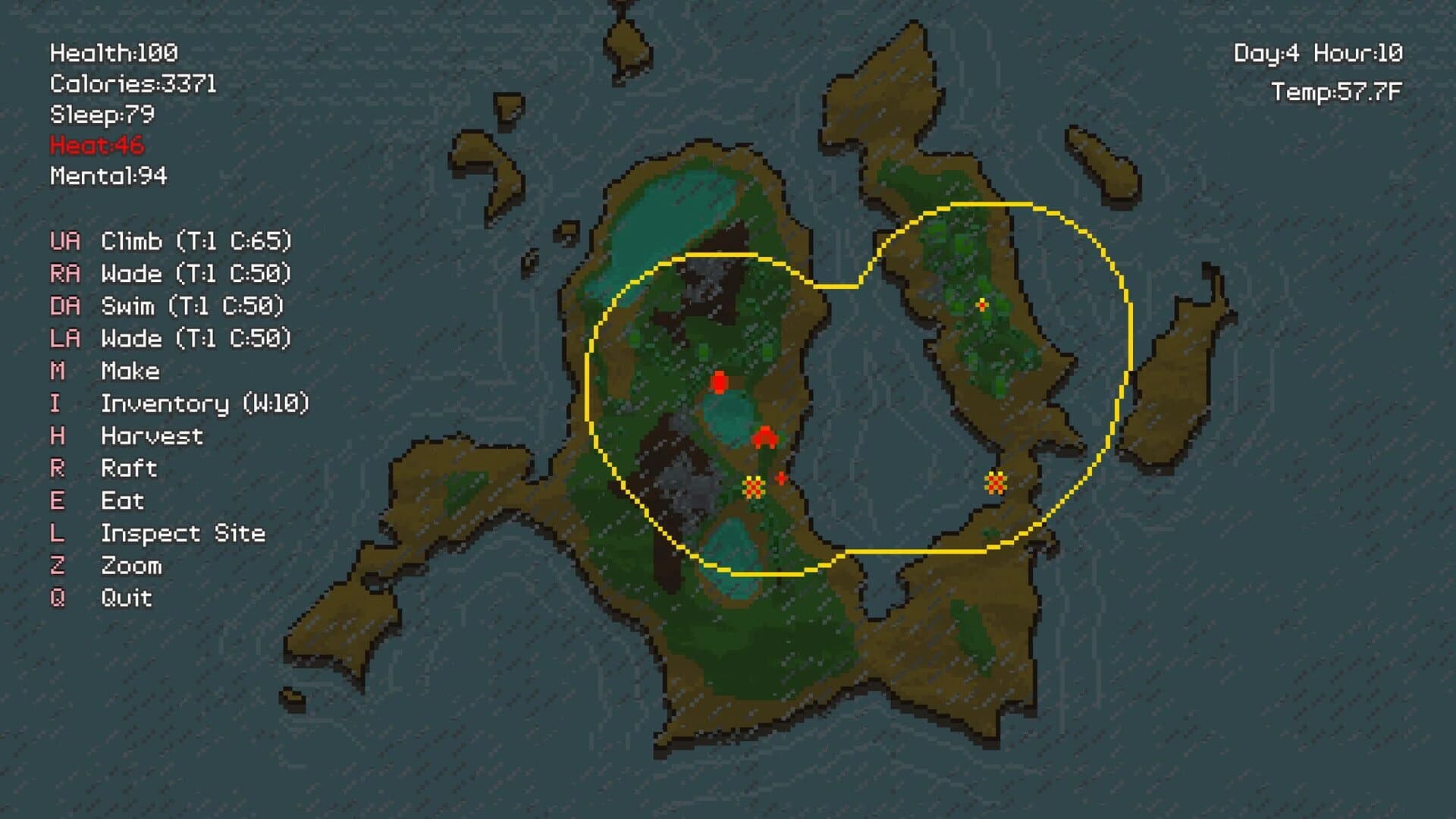Select the orange site marker on the western island

point(753,485)
